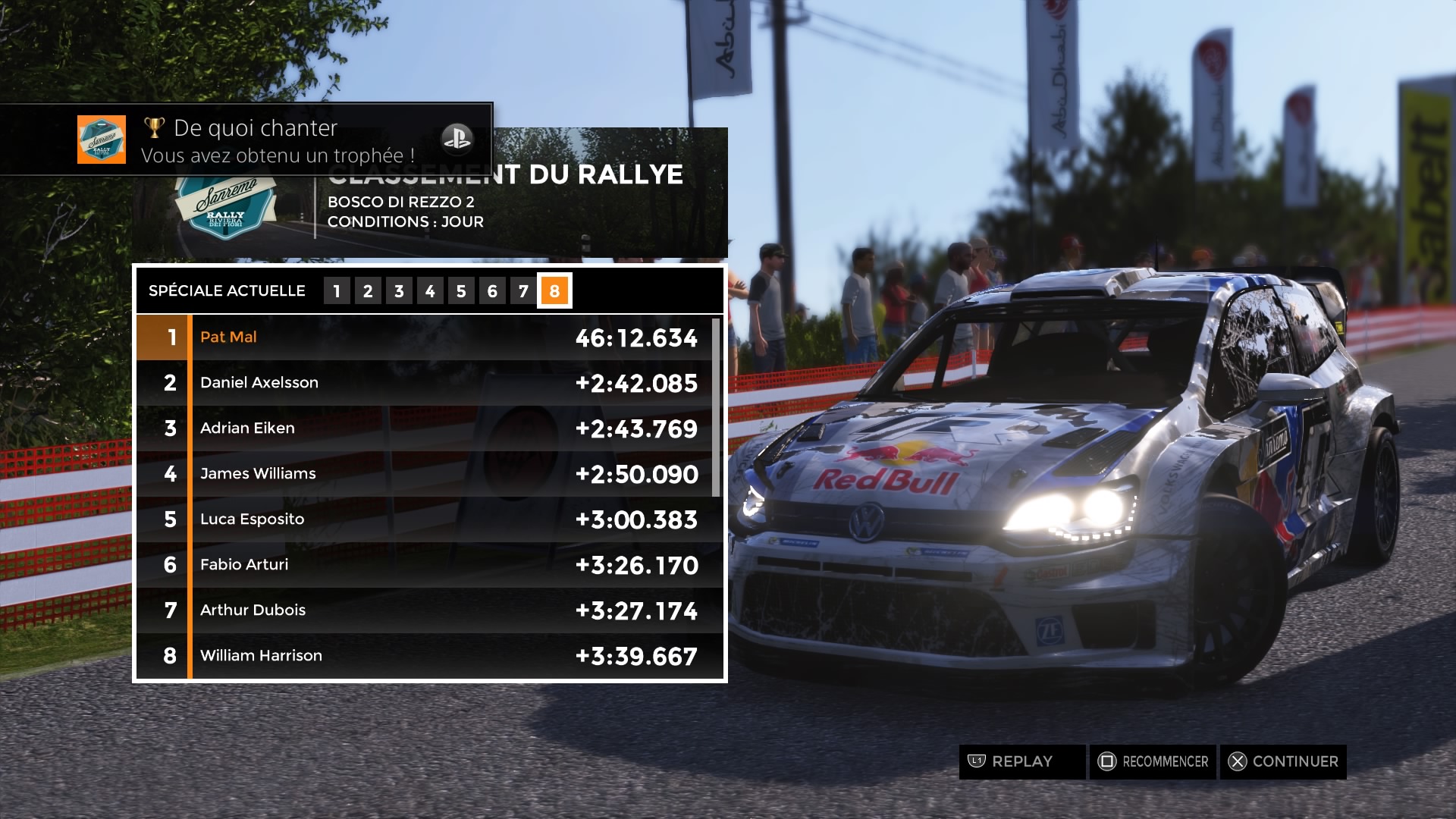Select special stage tab 1

click(337, 291)
